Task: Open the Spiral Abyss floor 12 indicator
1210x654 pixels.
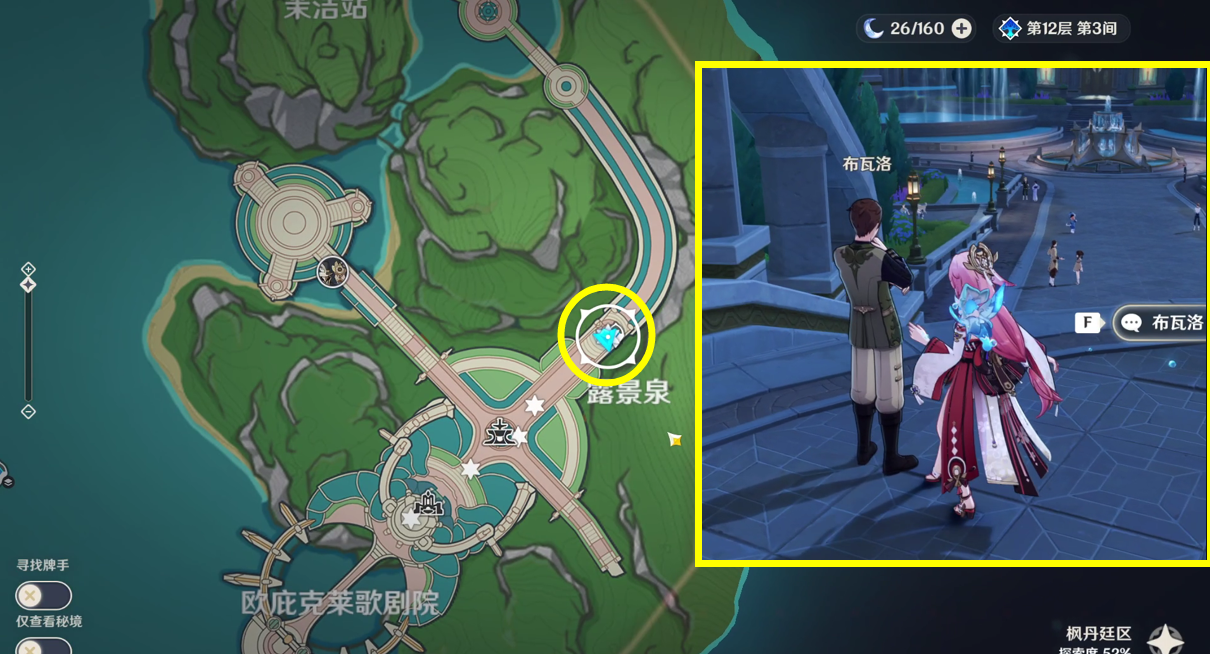Action: 1061,28
